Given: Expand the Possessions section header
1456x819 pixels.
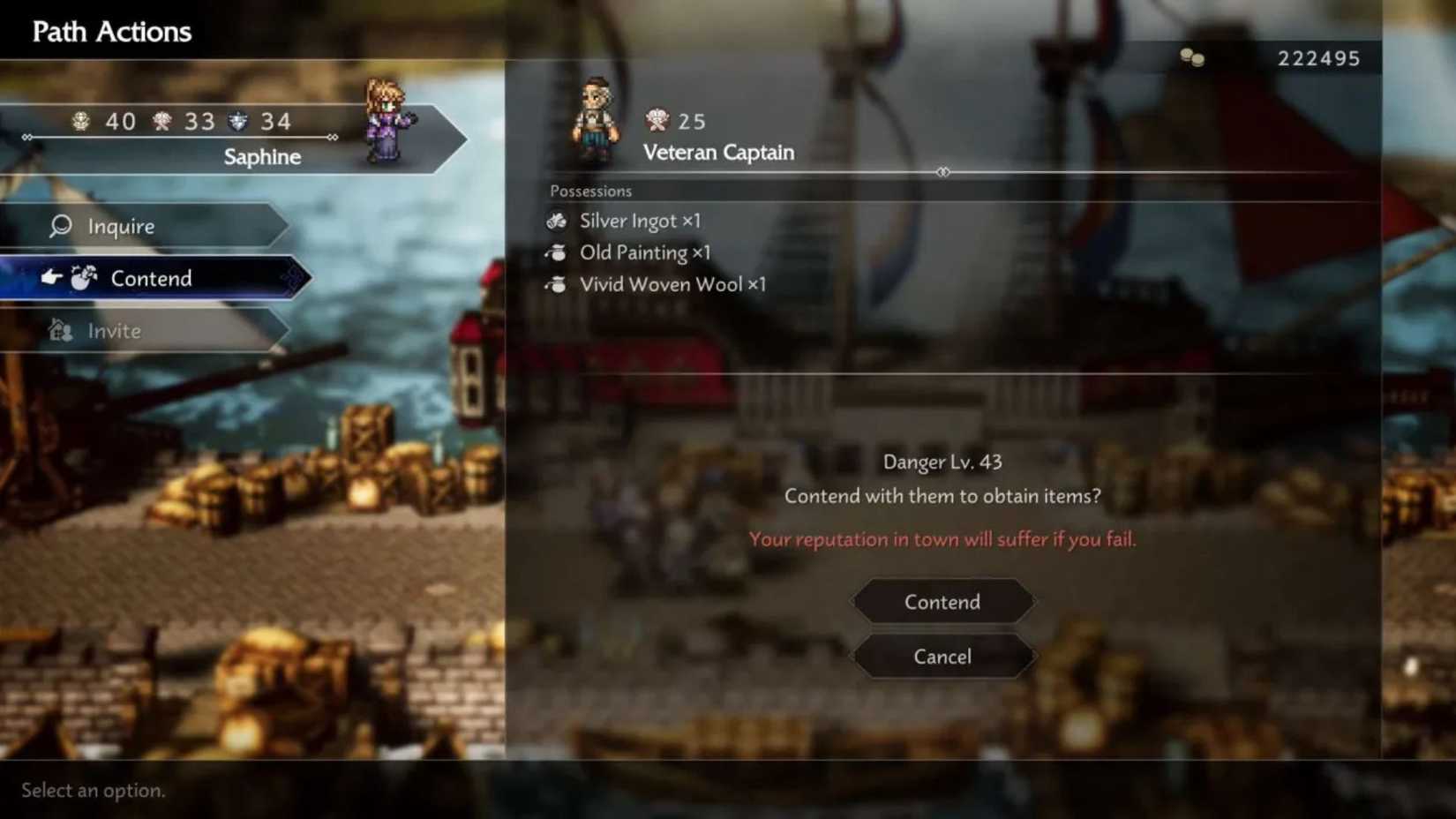Looking at the screenshot, I should pos(589,190).
